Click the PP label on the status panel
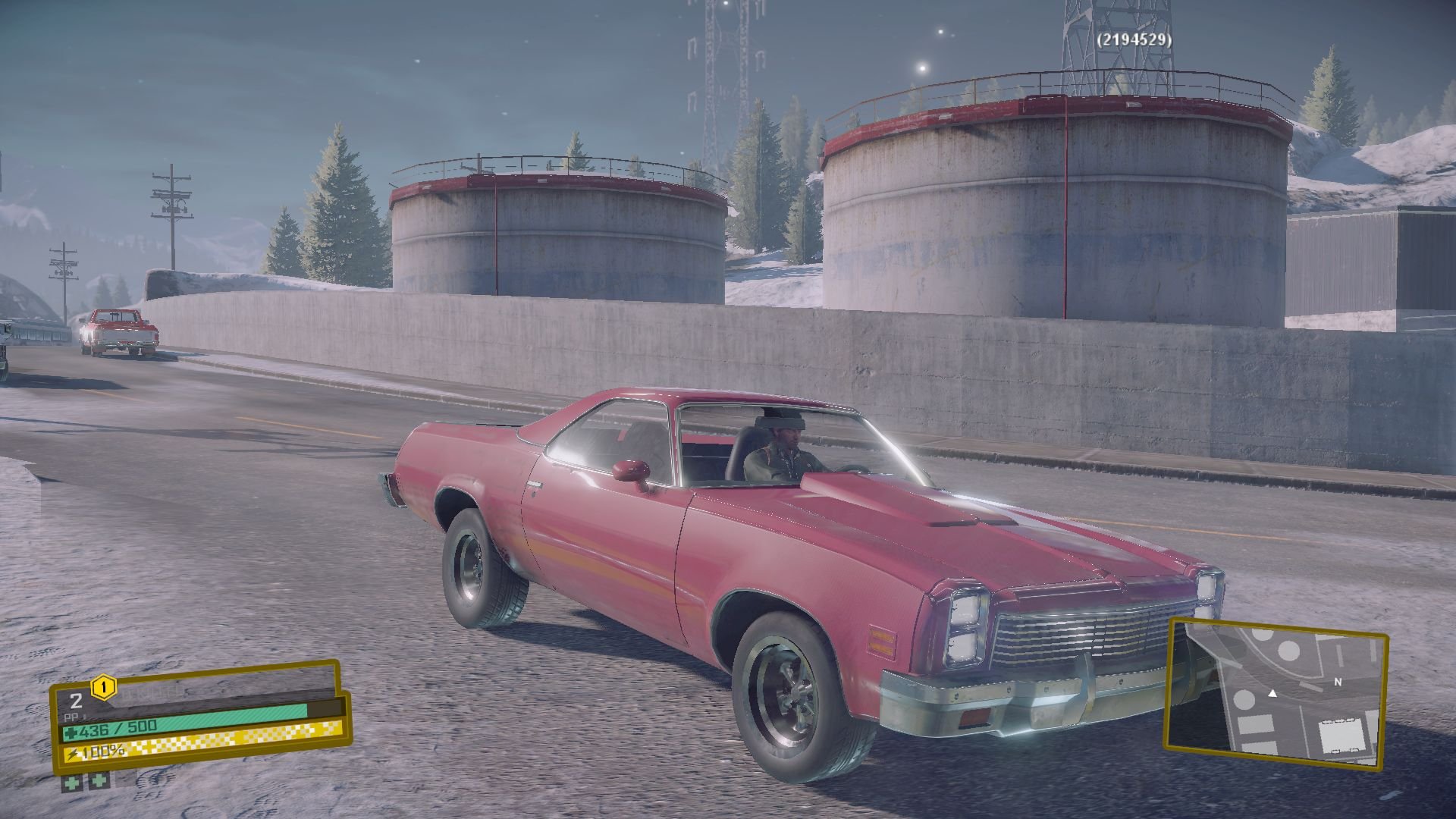 point(71,718)
